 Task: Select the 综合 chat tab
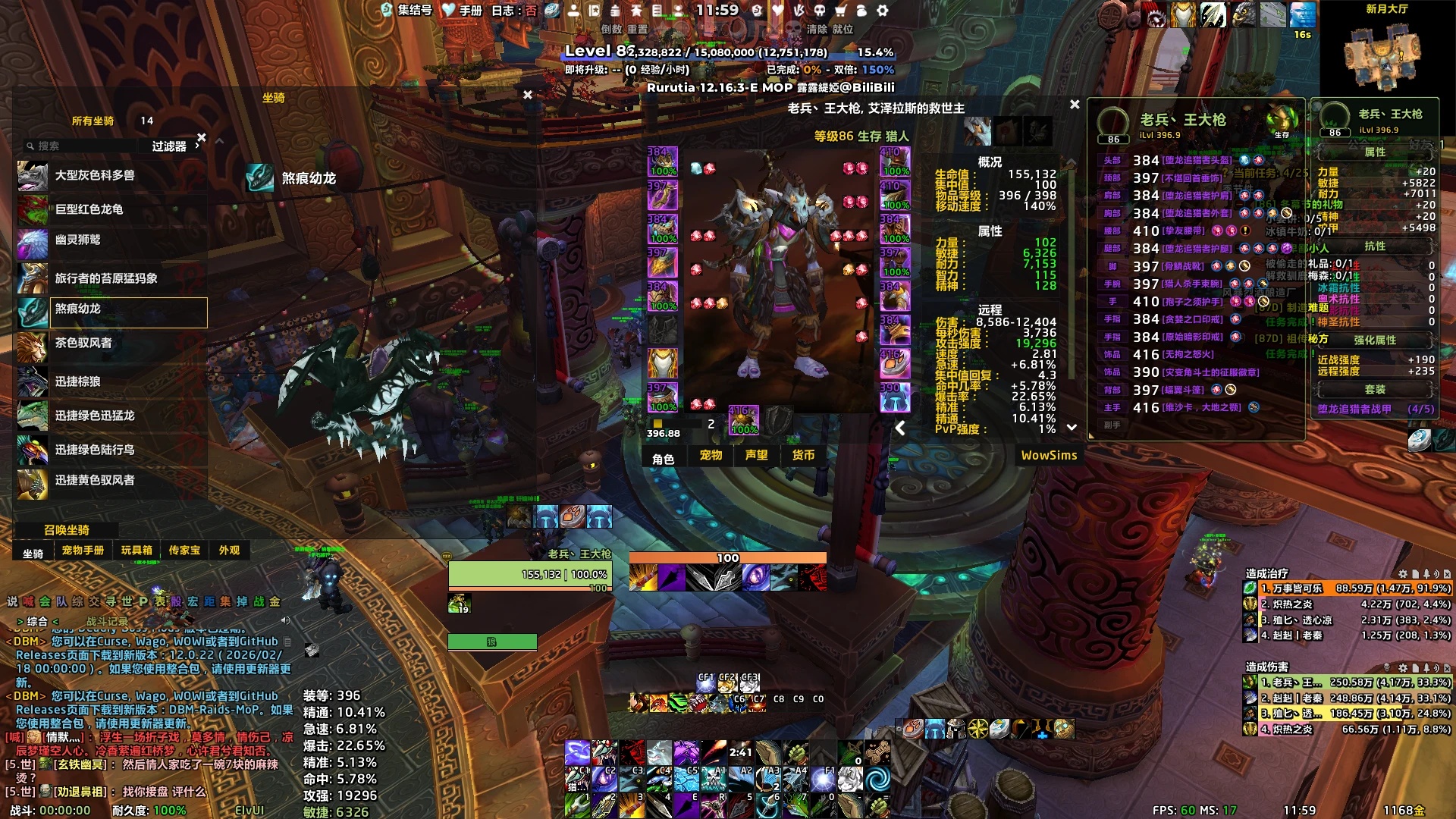[37, 622]
